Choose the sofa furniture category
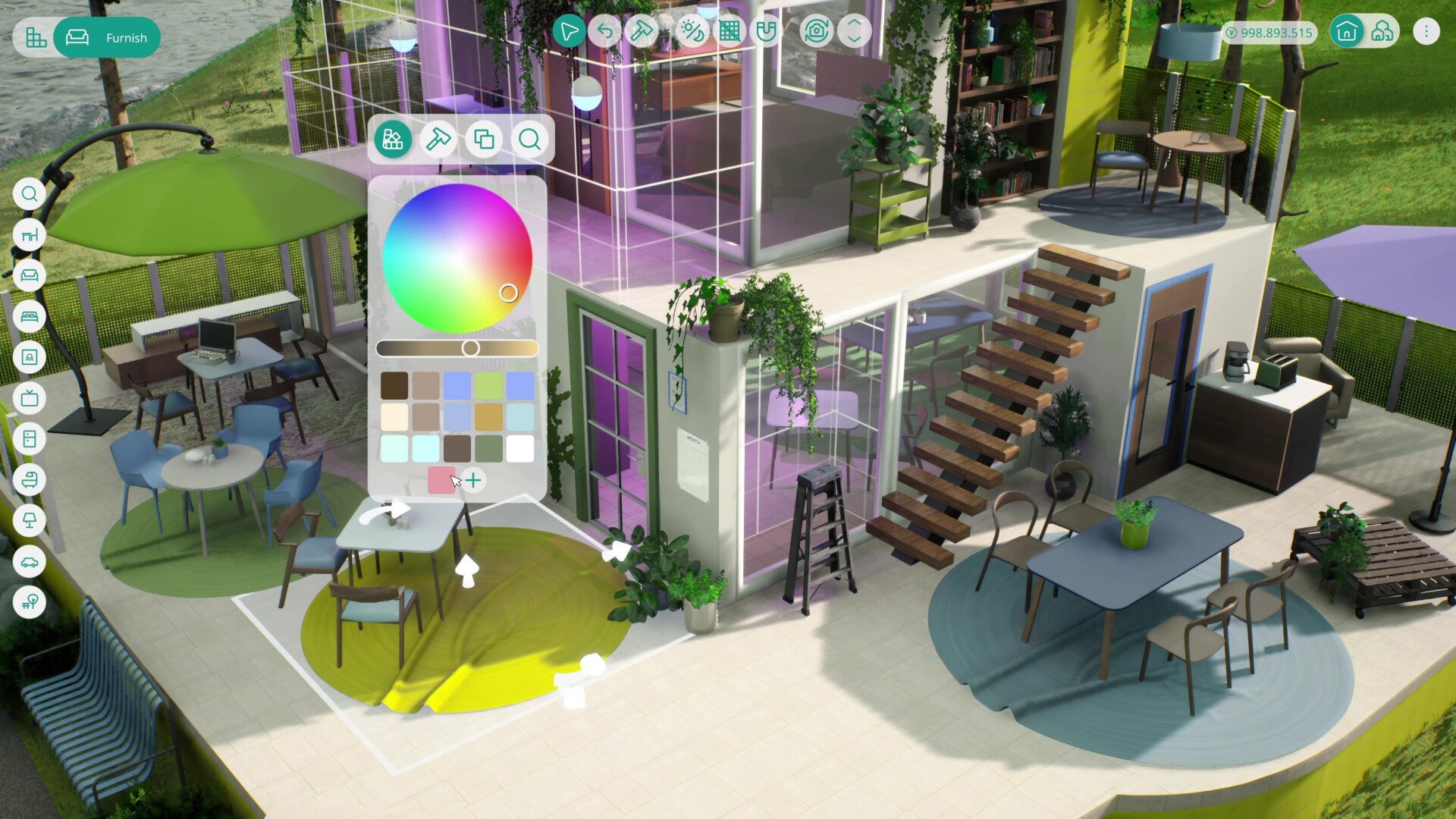Image resolution: width=1456 pixels, height=819 pixels. point(30,275)
